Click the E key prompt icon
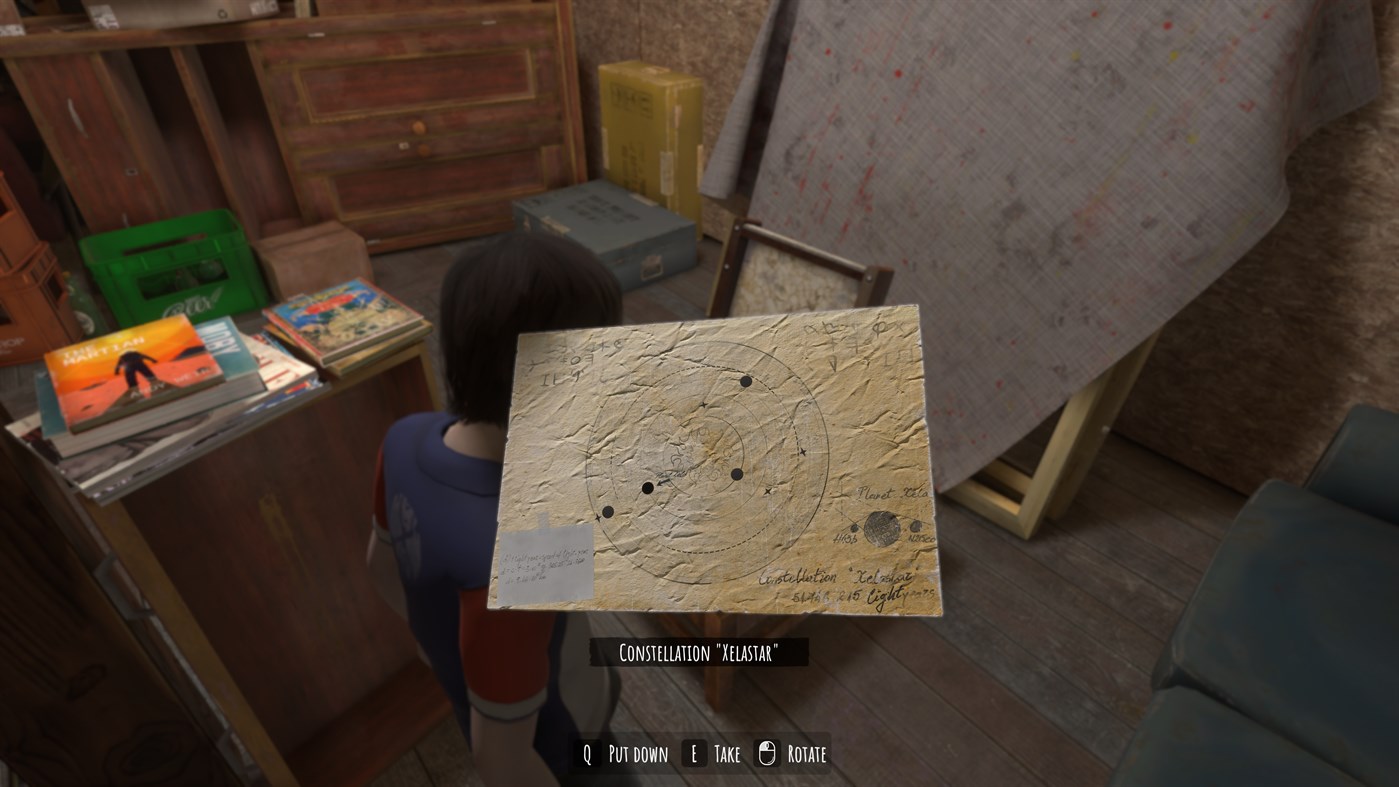The image size is (1399, 787). coord(692,754)
